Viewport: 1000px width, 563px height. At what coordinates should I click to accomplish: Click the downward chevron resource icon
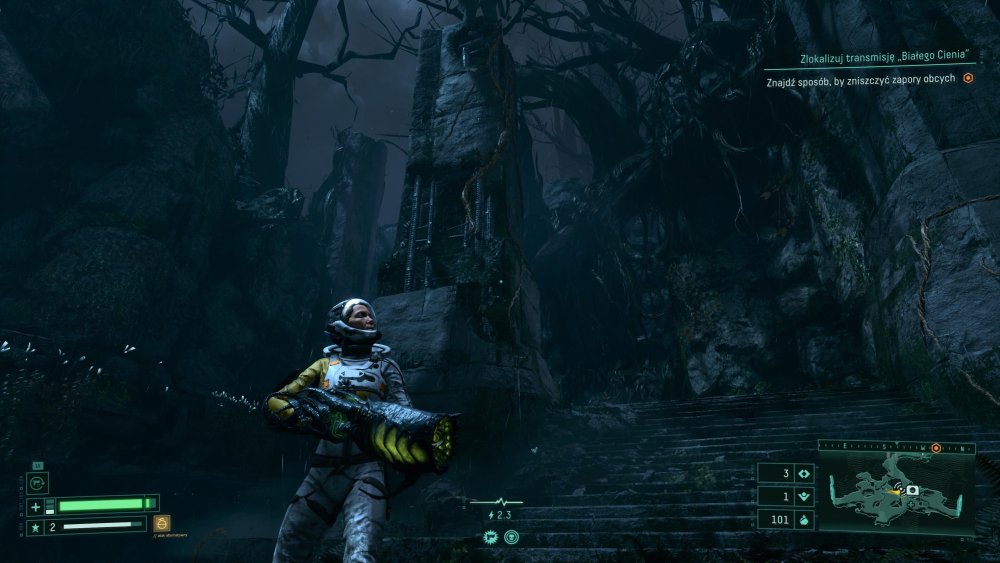[805, 496]
